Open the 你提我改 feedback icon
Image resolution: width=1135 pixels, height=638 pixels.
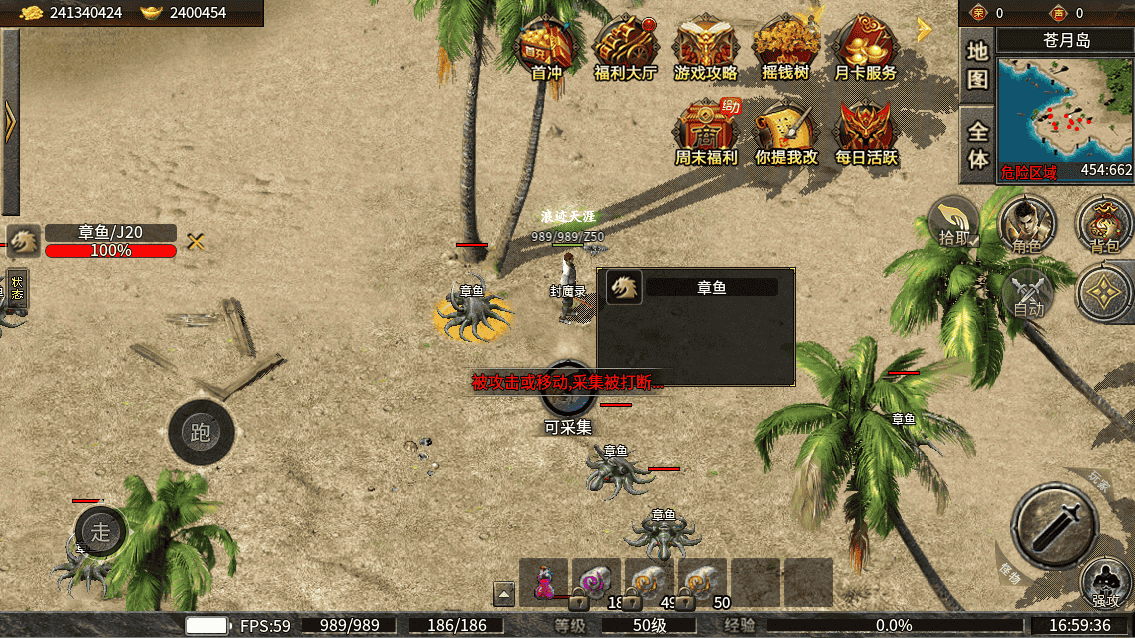(786, 132)
